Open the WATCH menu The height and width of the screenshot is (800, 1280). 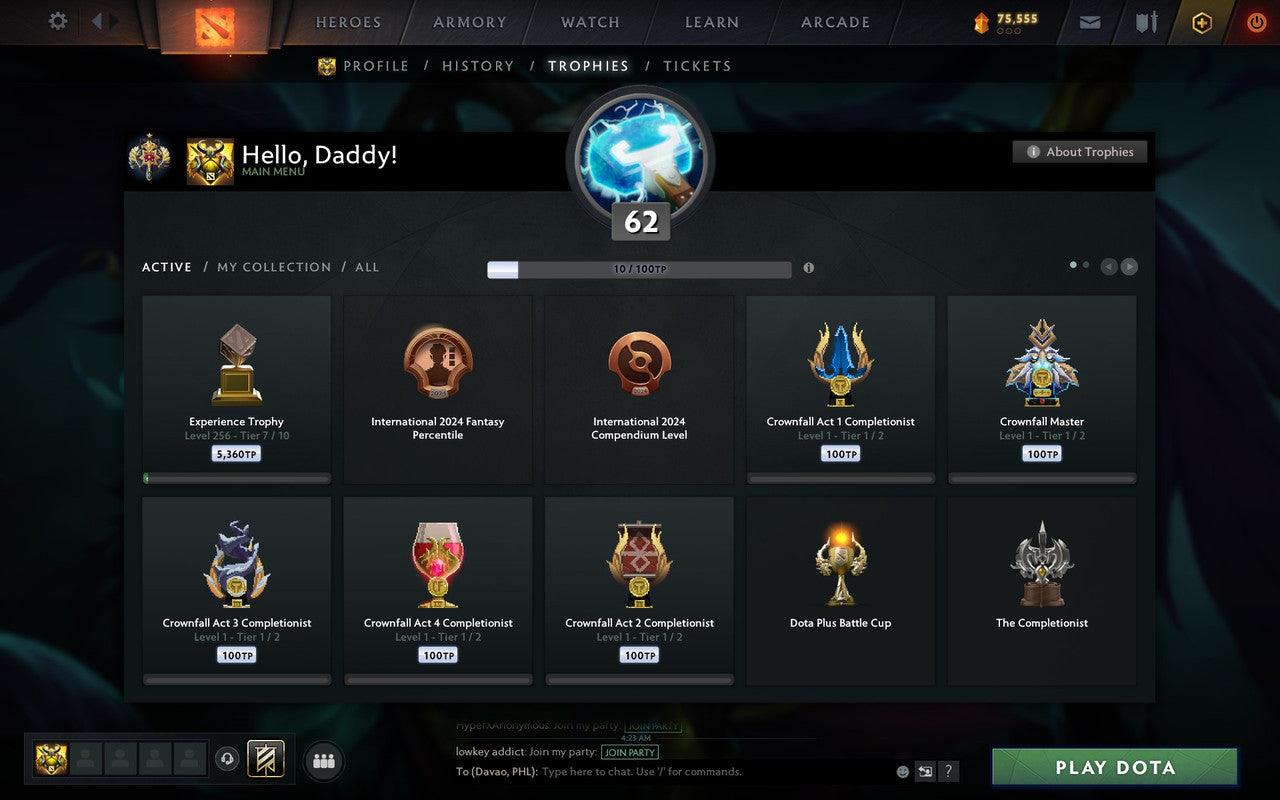pyautogui.click(x=589, y=22)
